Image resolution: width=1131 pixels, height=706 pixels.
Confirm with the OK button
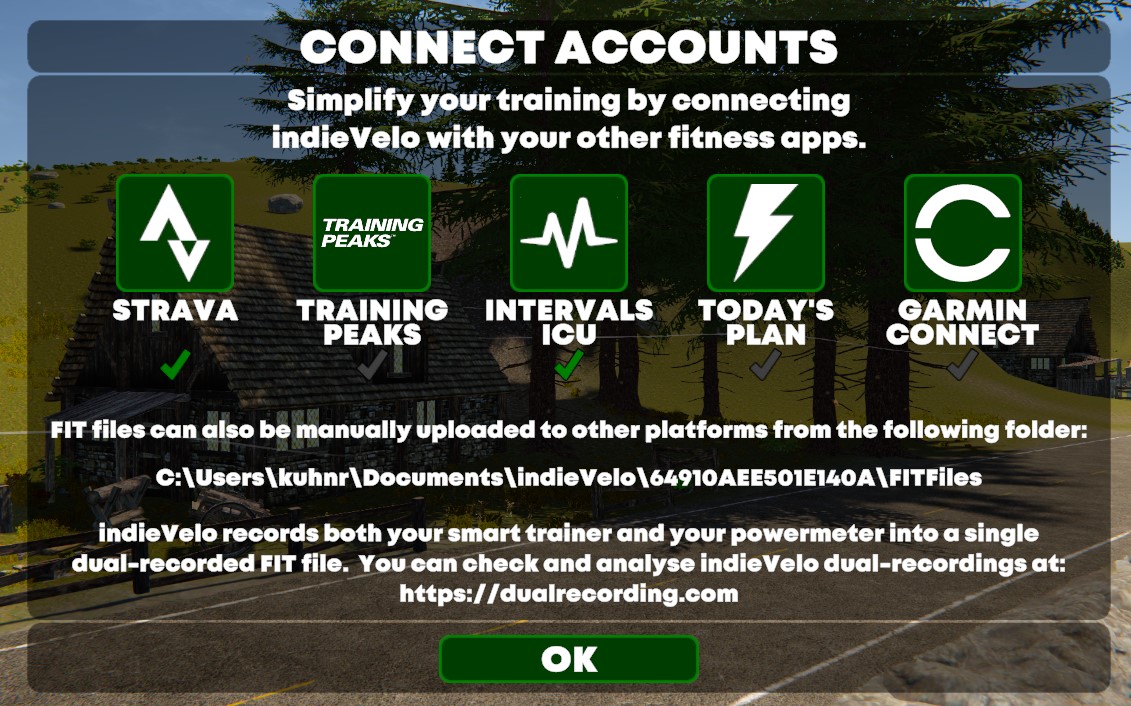[568, 659]
